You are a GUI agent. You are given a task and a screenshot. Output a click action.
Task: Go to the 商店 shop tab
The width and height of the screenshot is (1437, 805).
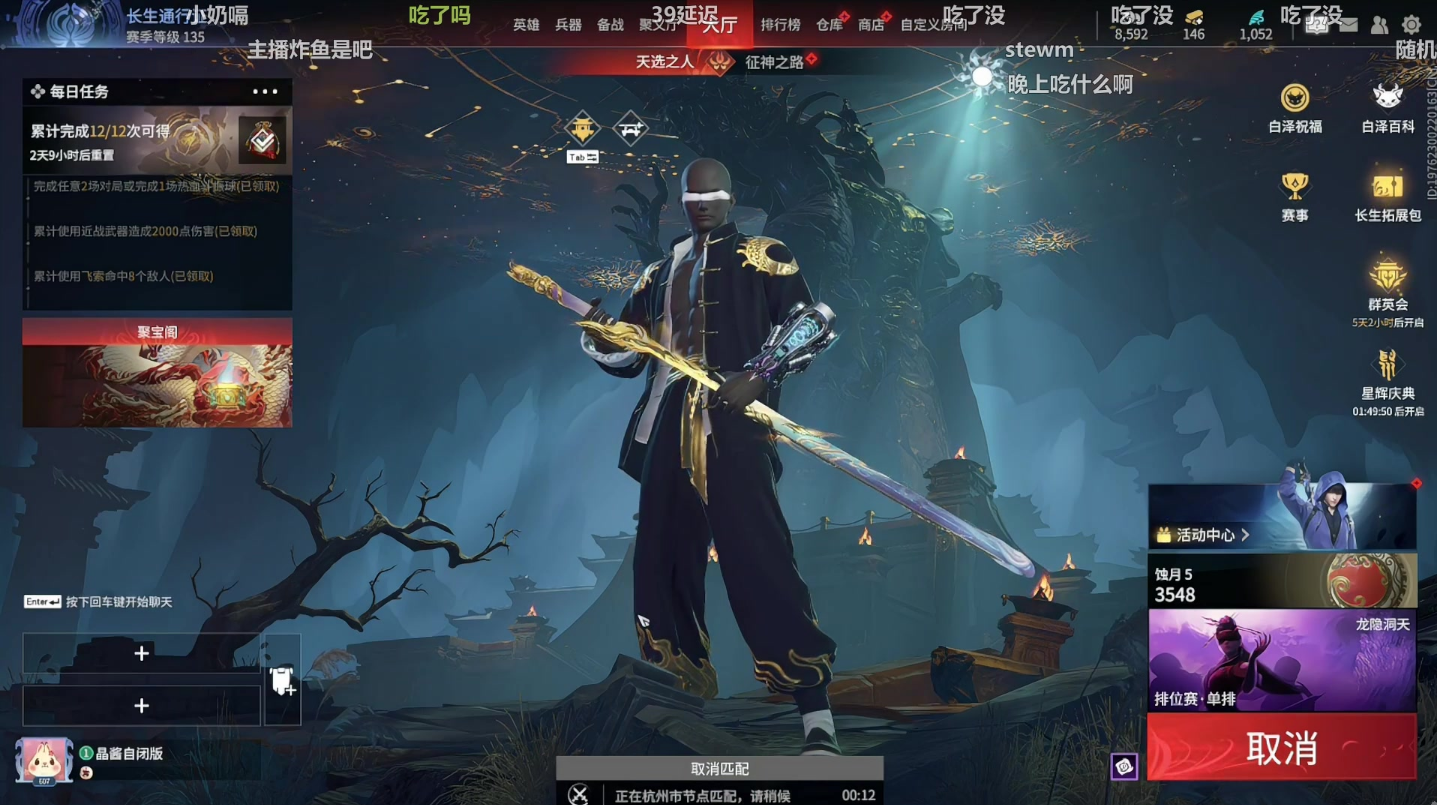click(x=871, y=25)
